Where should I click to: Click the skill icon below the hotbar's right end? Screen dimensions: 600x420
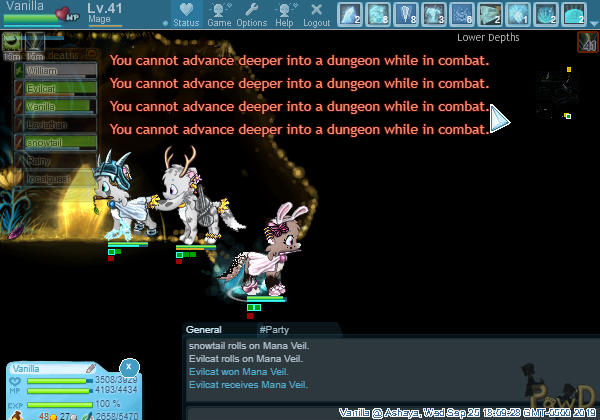pos(586,41)
